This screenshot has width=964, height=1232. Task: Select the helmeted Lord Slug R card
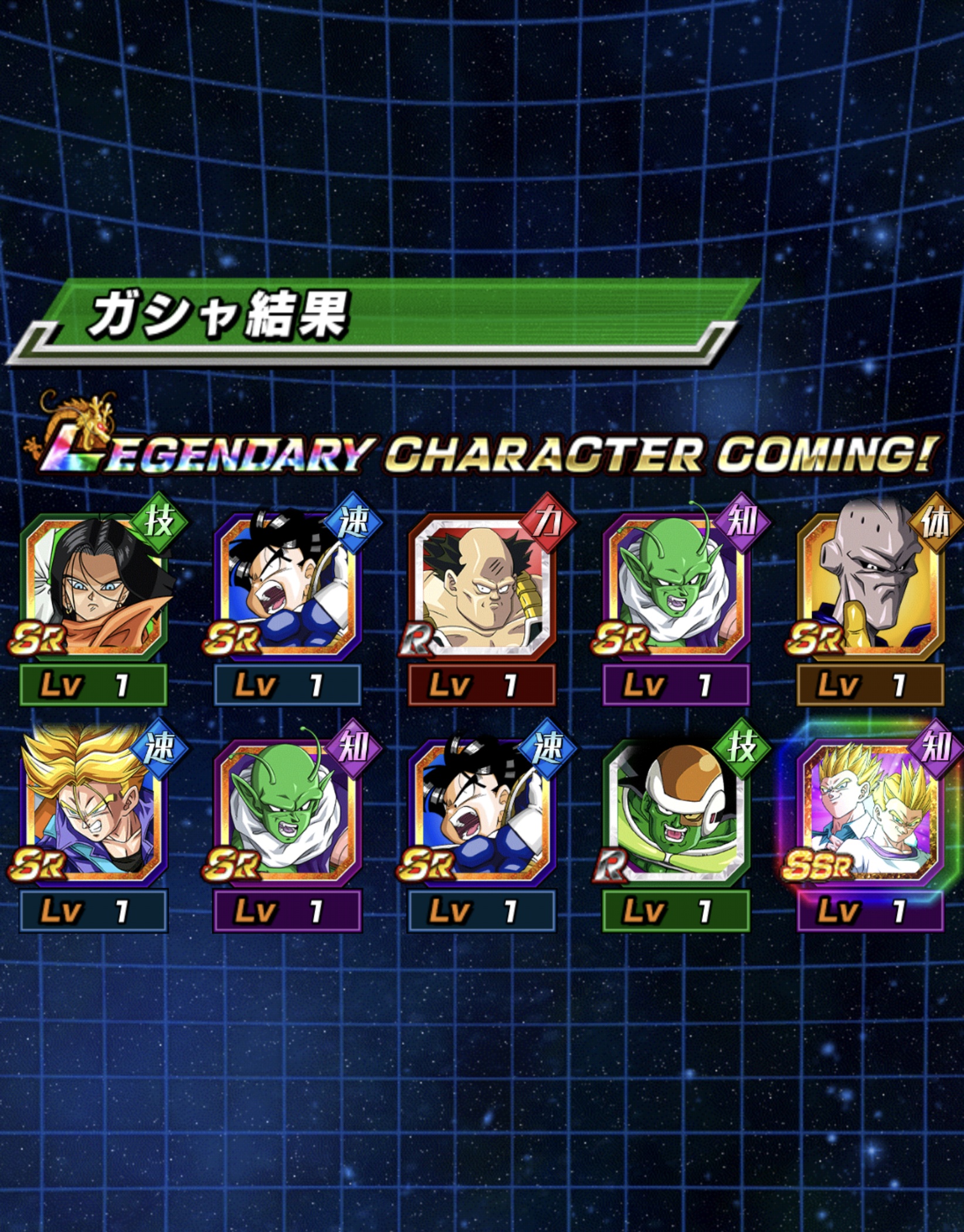[676, 812]
